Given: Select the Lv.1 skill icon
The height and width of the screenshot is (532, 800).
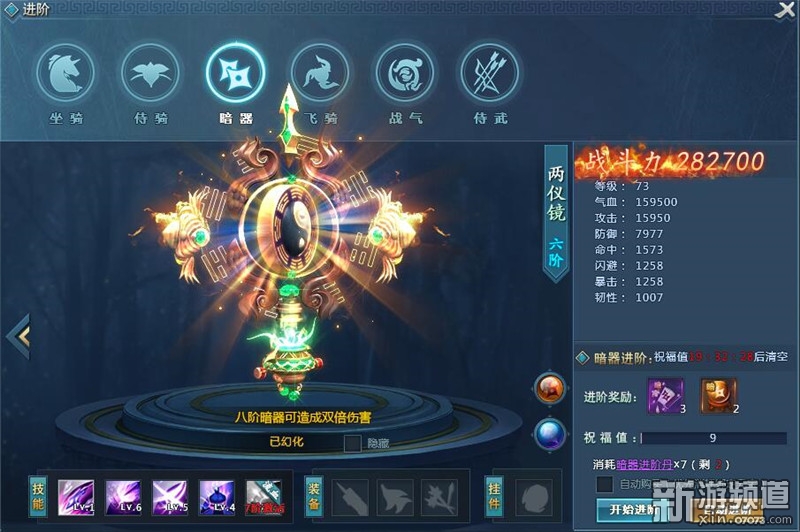Looking at the screenshot, I should coord(76,497).
